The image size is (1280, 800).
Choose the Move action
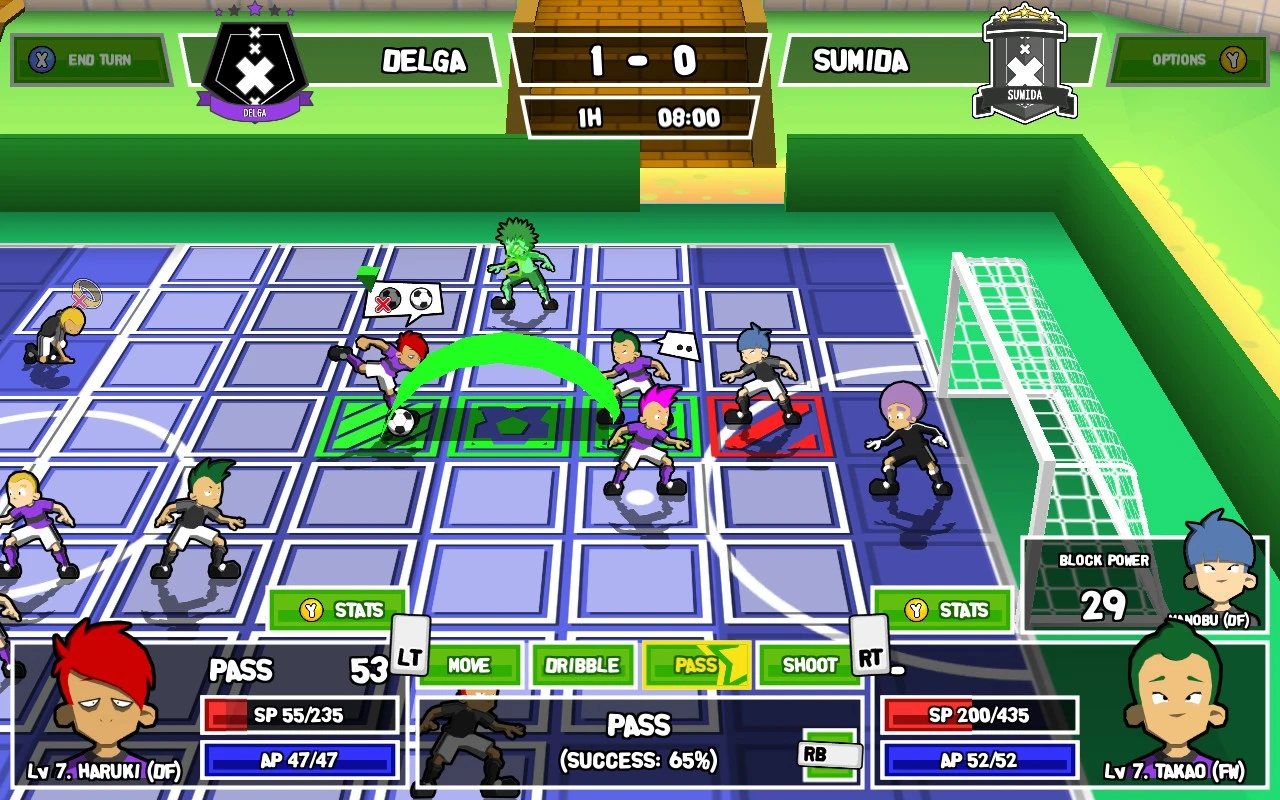(468, 665)
